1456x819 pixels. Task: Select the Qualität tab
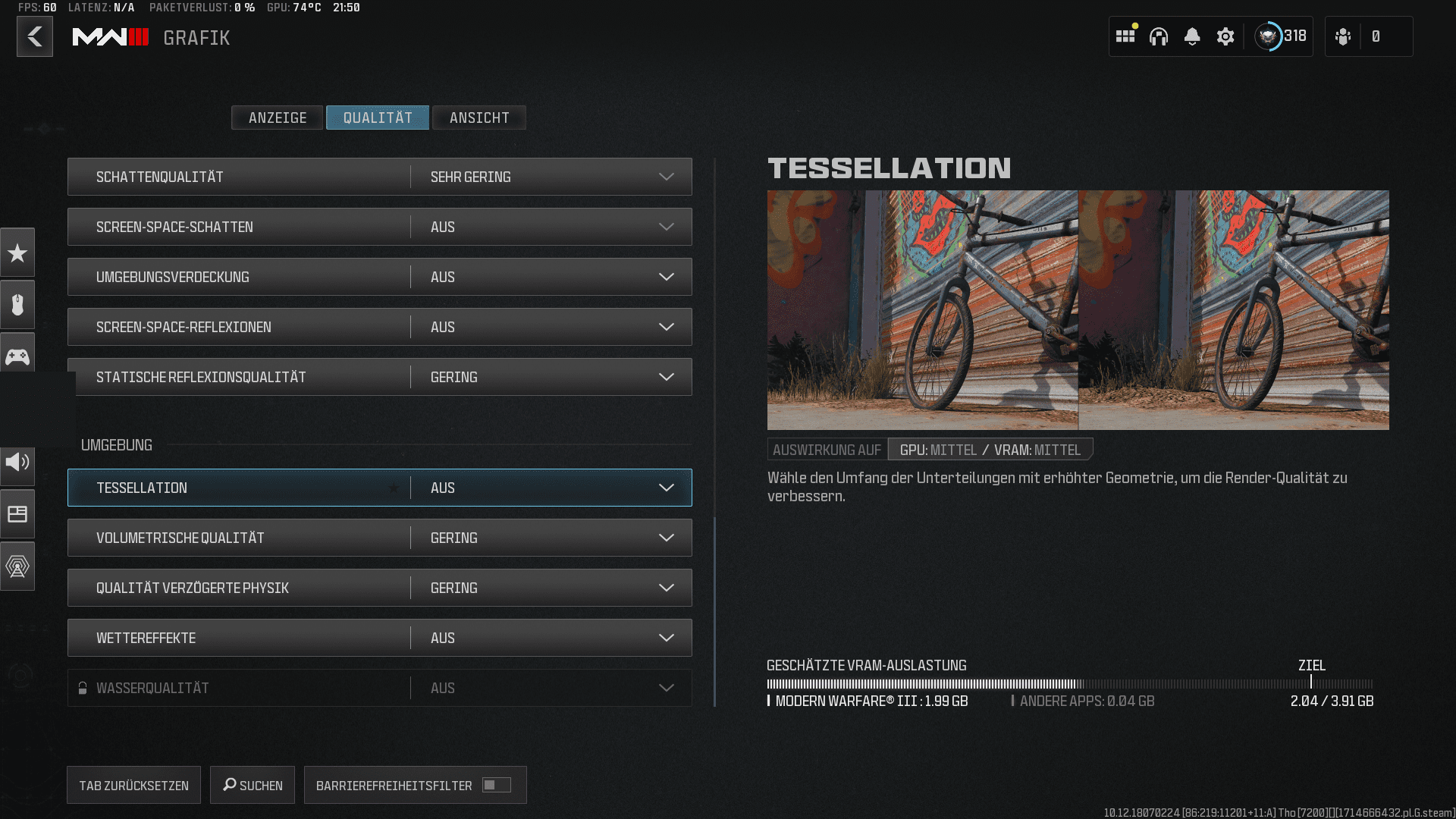click(378, 118)
